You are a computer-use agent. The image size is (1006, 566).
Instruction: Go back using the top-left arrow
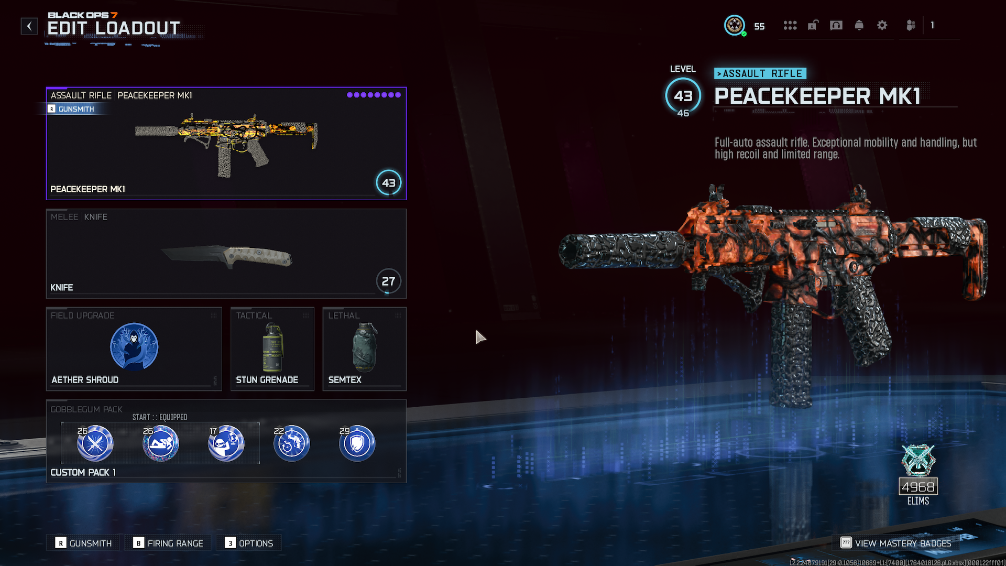[30, 26]
